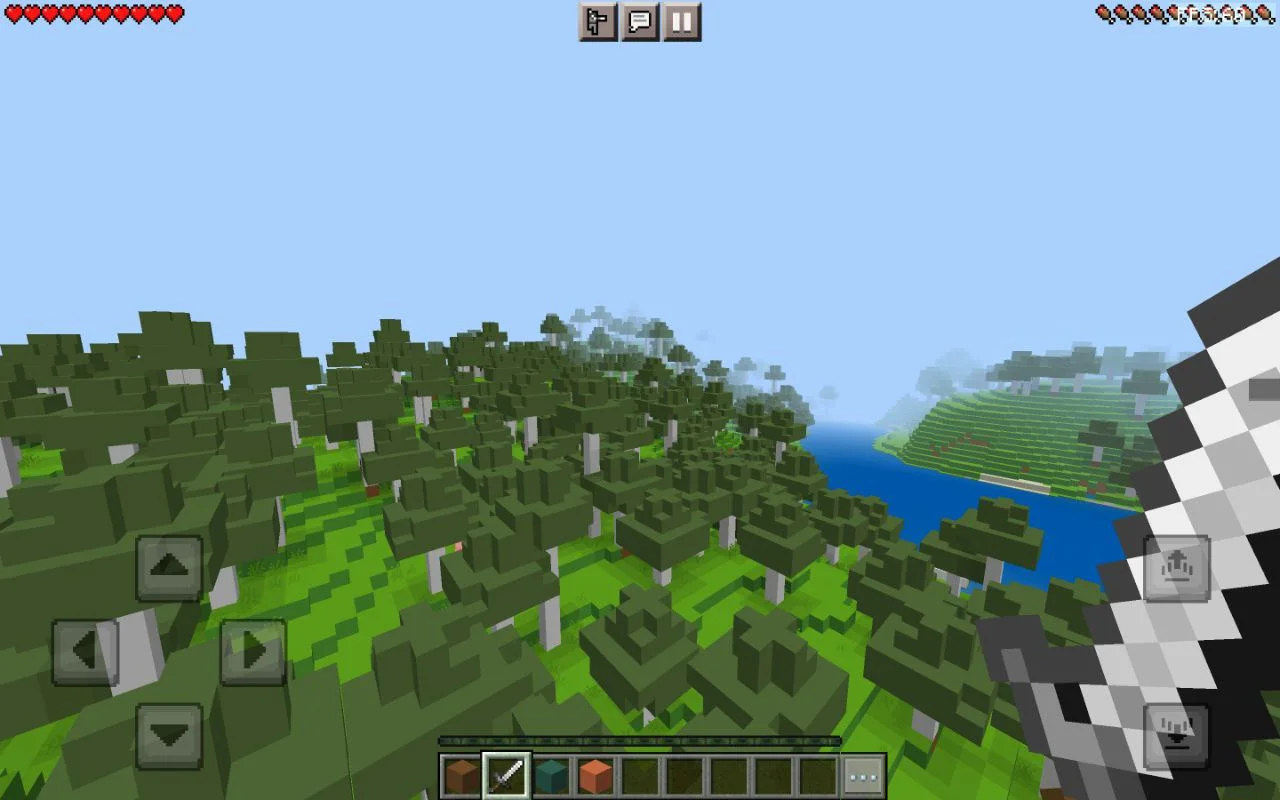Open the chat window
This screenshot has width=1280, height=800.
(640, 22)
